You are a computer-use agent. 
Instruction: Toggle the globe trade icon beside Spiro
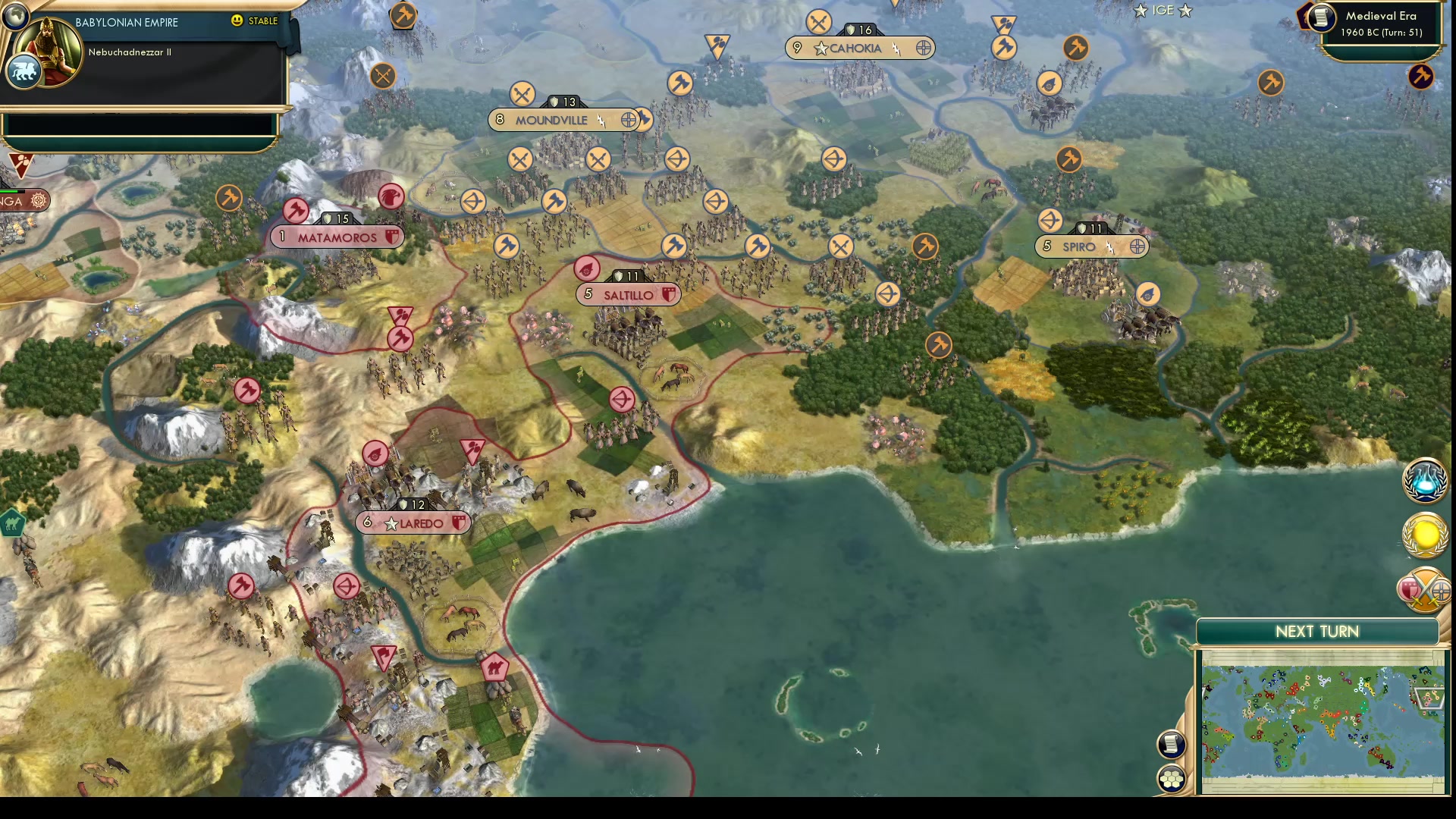coord(1135,246)
